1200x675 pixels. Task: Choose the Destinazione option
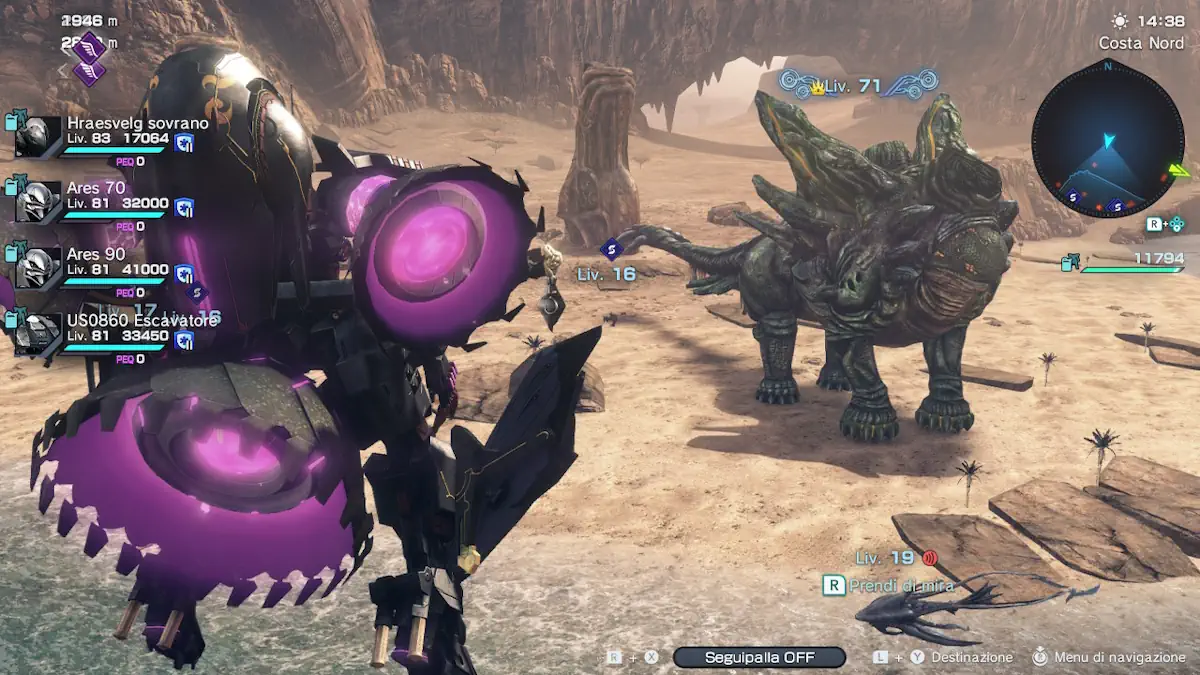click(971, 657)
